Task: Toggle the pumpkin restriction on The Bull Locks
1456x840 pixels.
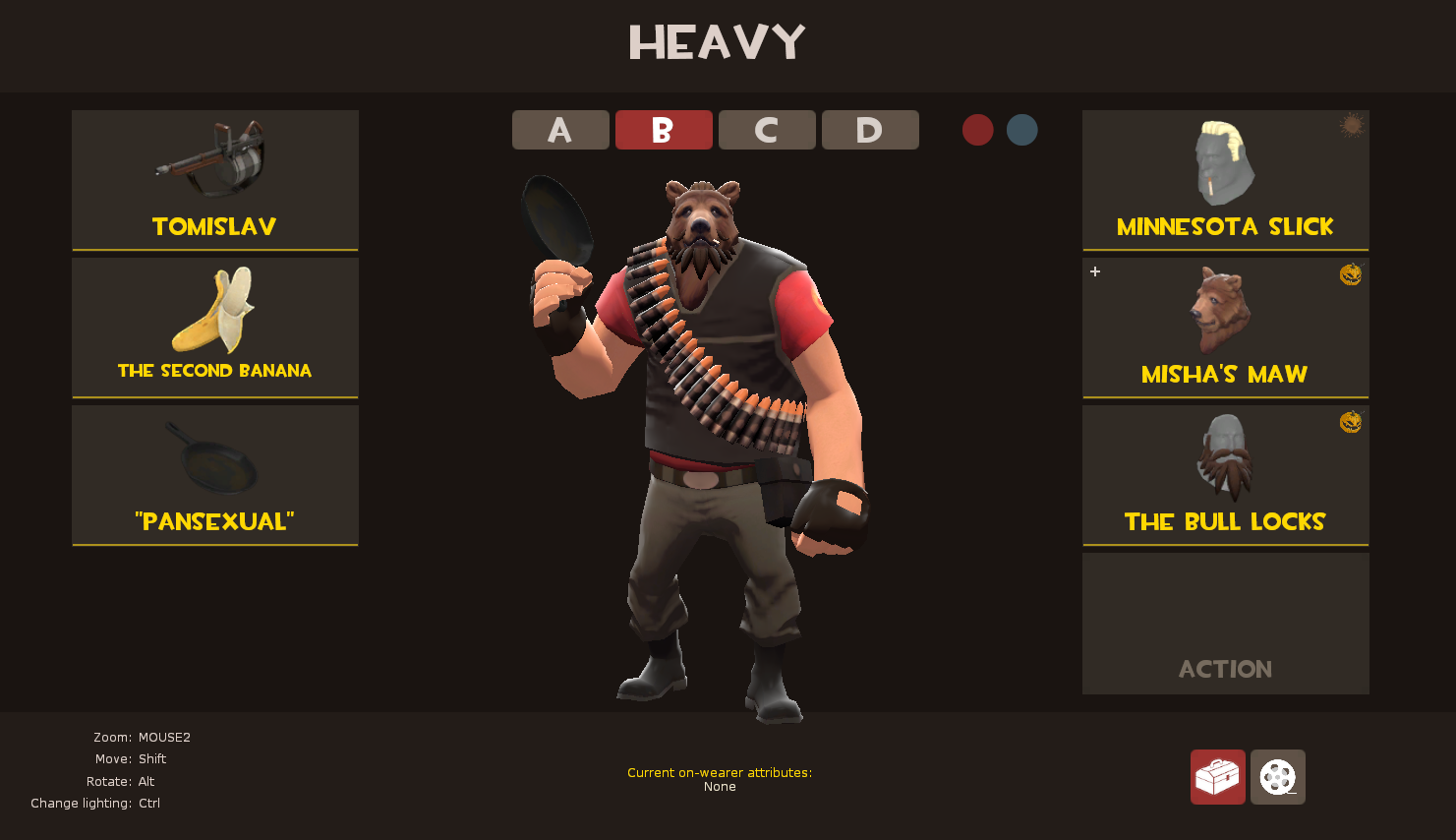Action: click(x=1352, y=422)
